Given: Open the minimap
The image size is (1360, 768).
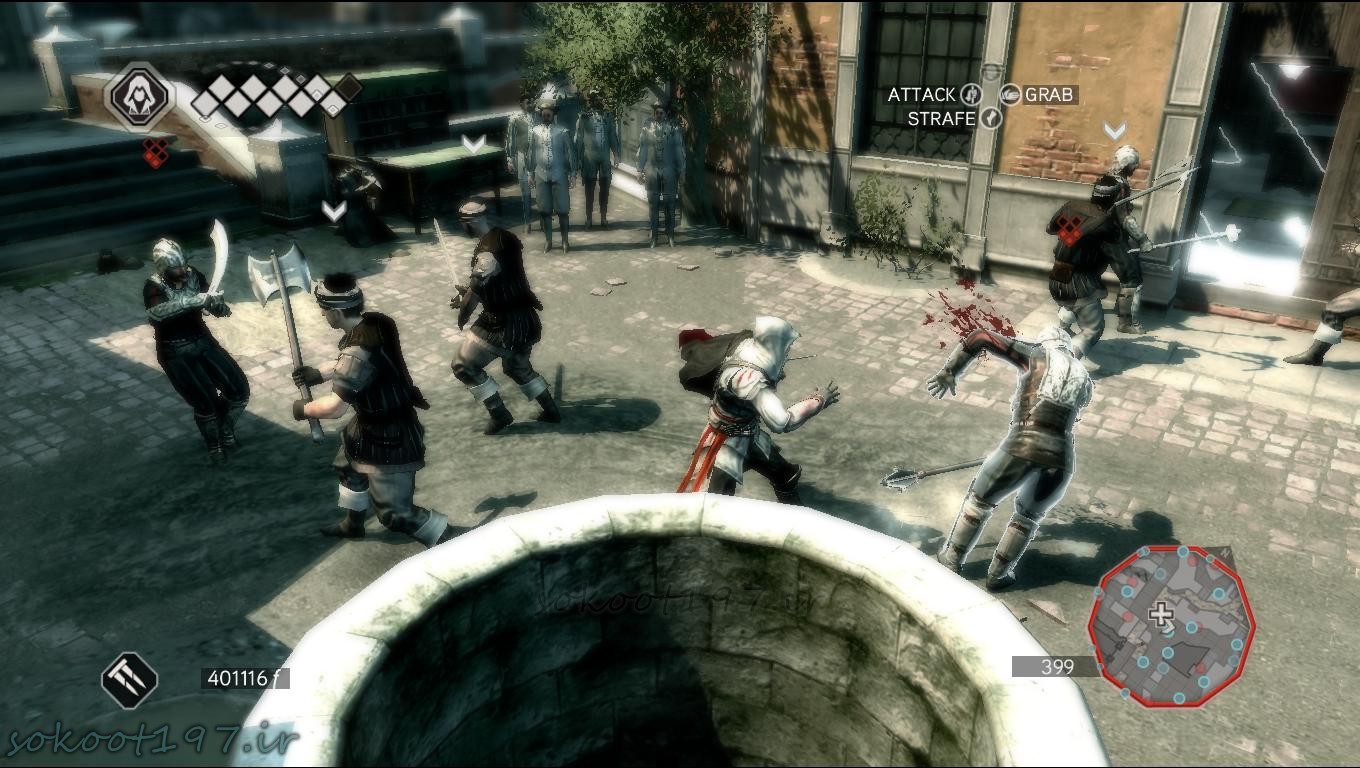Looking at the screenshot, I should coord(1170,624).
